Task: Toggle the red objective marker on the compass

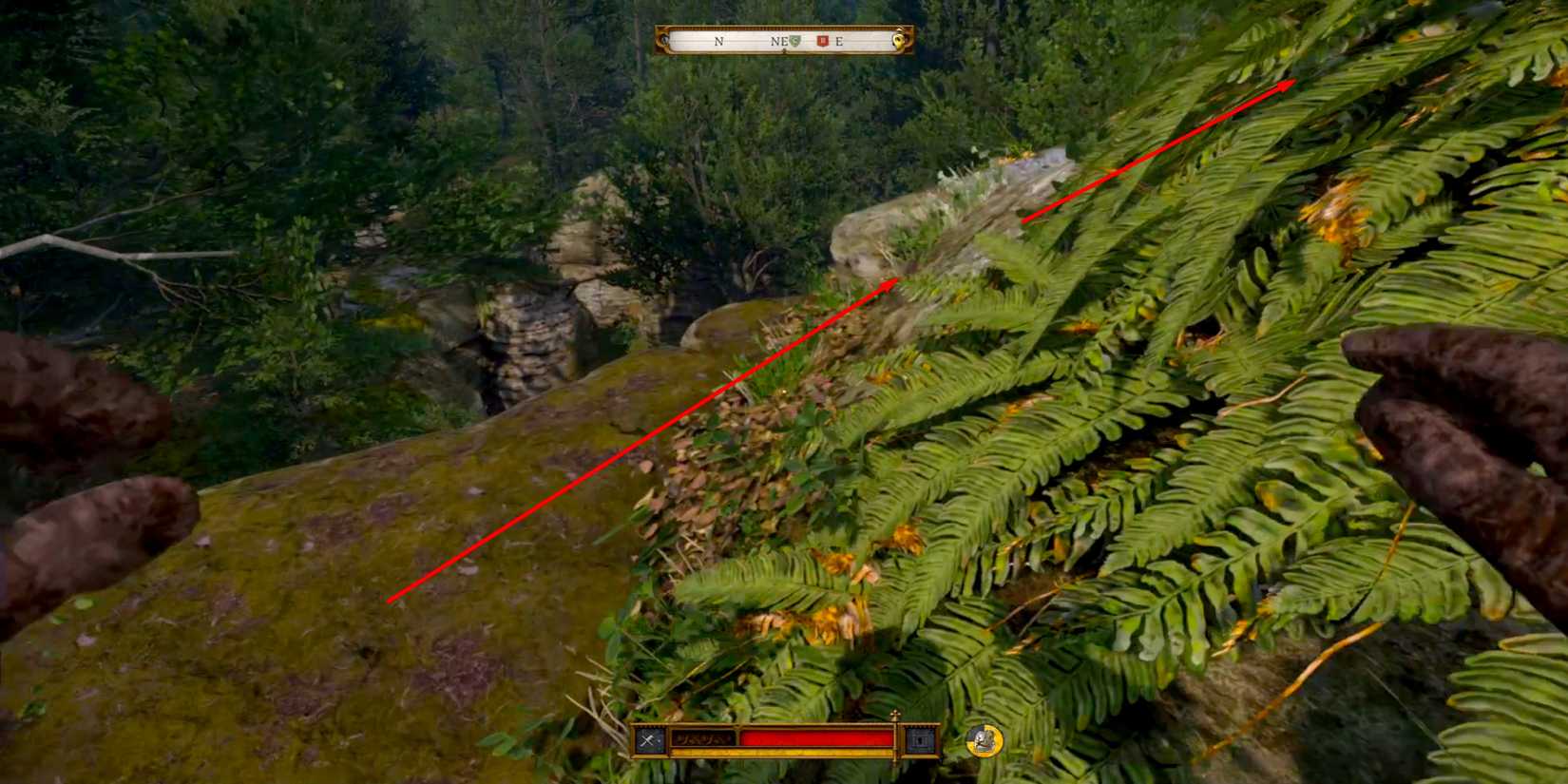Action: click(822, 41)
